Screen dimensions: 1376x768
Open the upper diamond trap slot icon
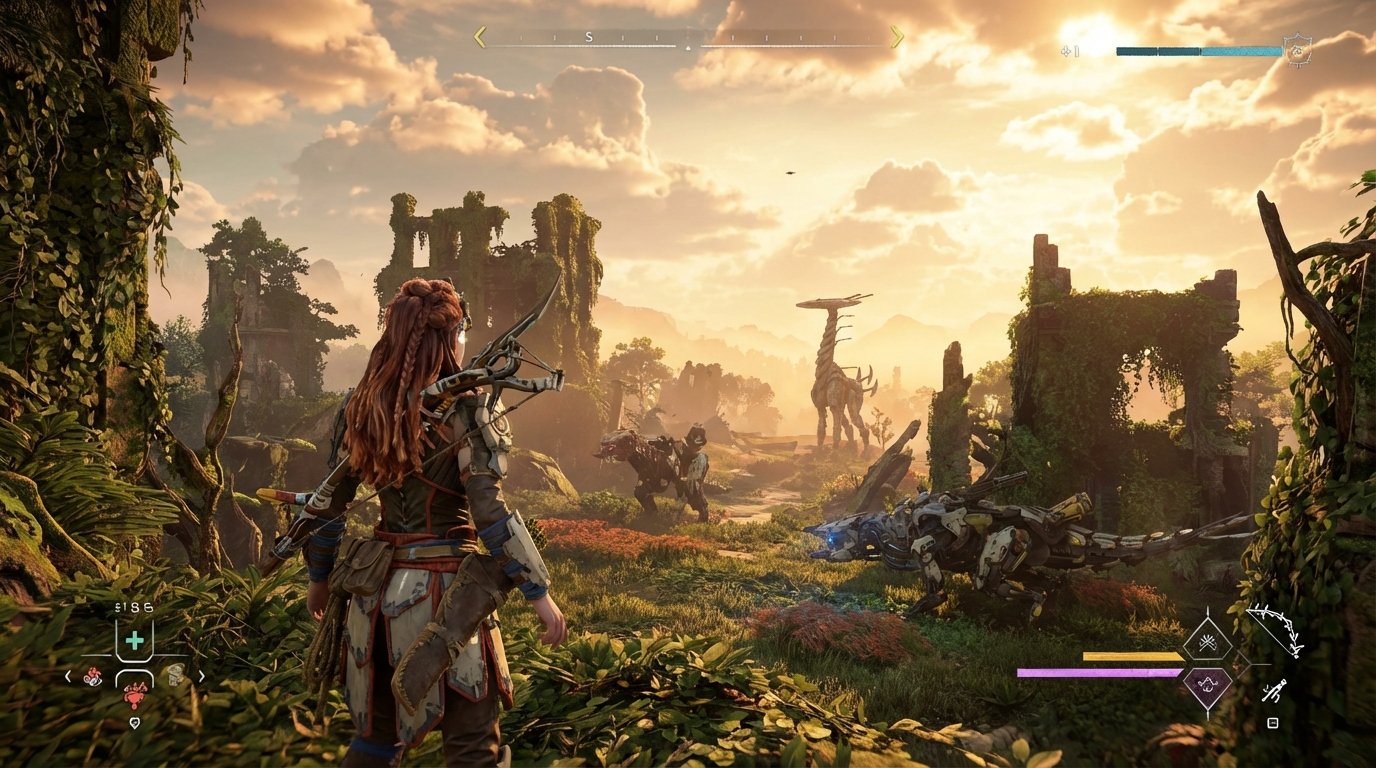(1208, 642)
